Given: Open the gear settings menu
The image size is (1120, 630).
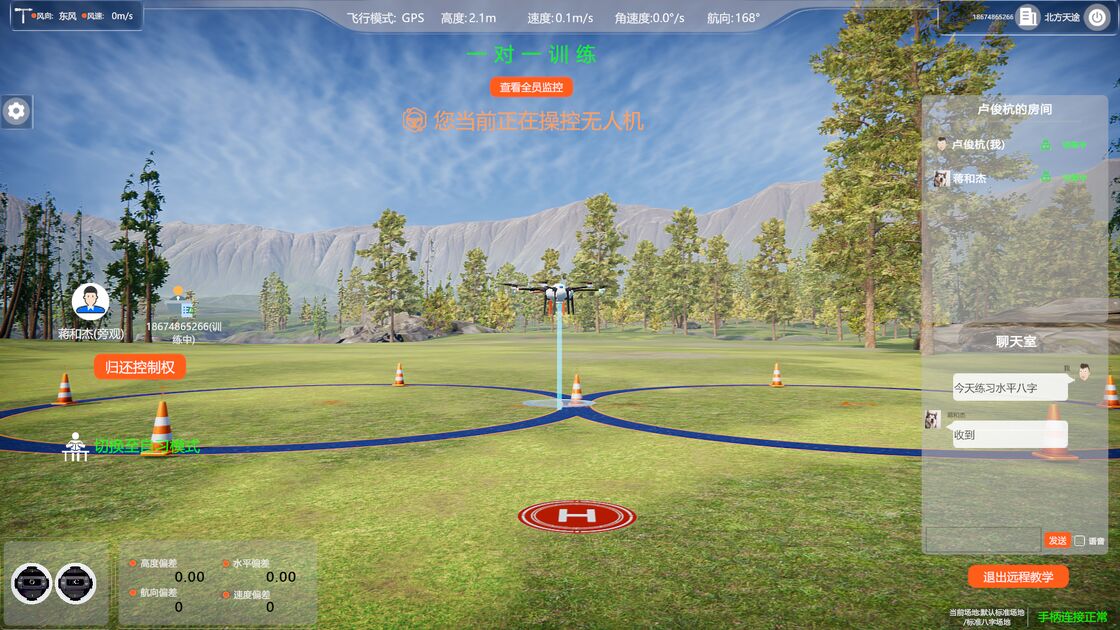Looking at the screenshot, I should pyautogui.click(x=16, y=112).
